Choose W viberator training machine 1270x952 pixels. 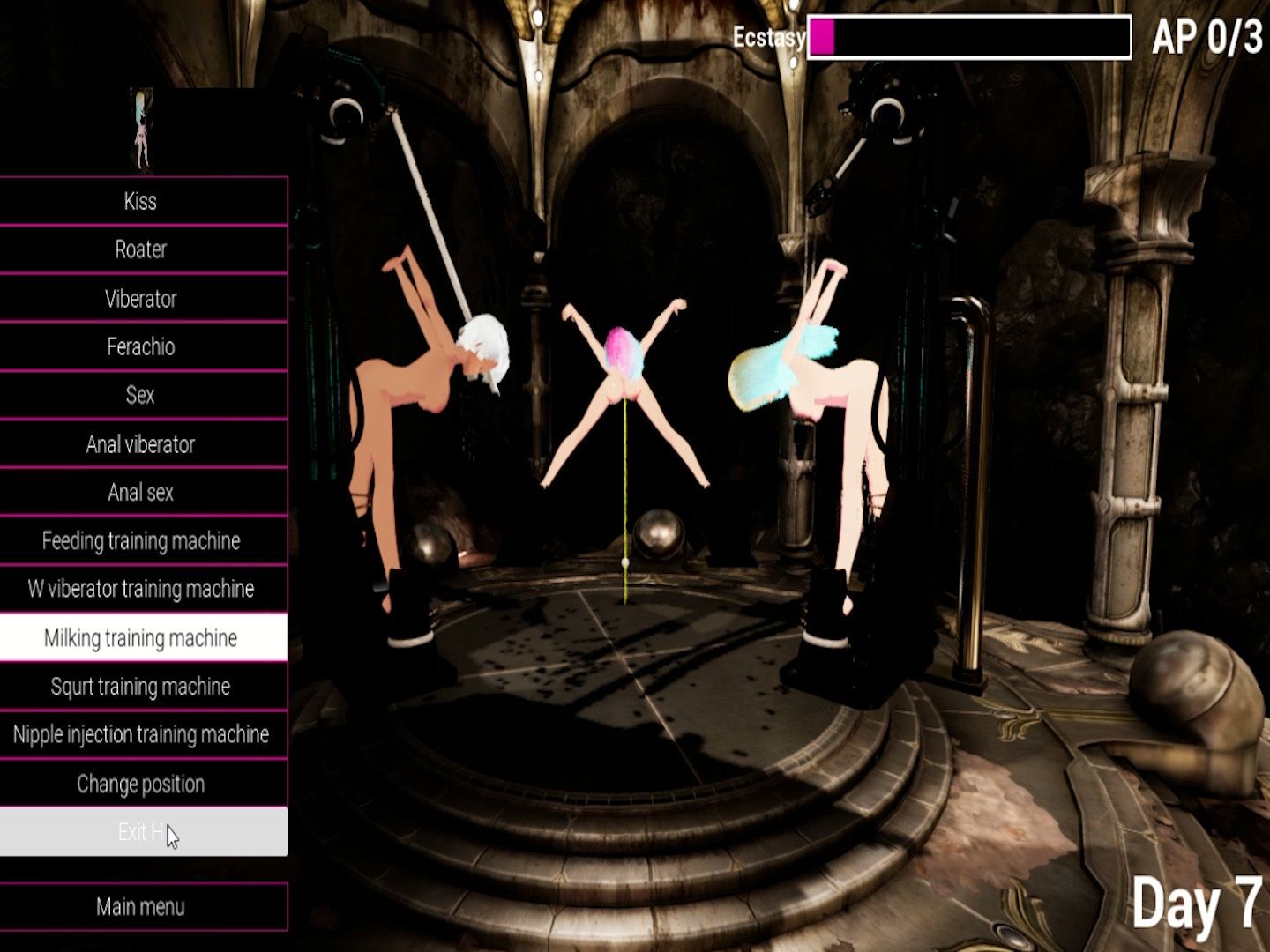click(141, 589)
